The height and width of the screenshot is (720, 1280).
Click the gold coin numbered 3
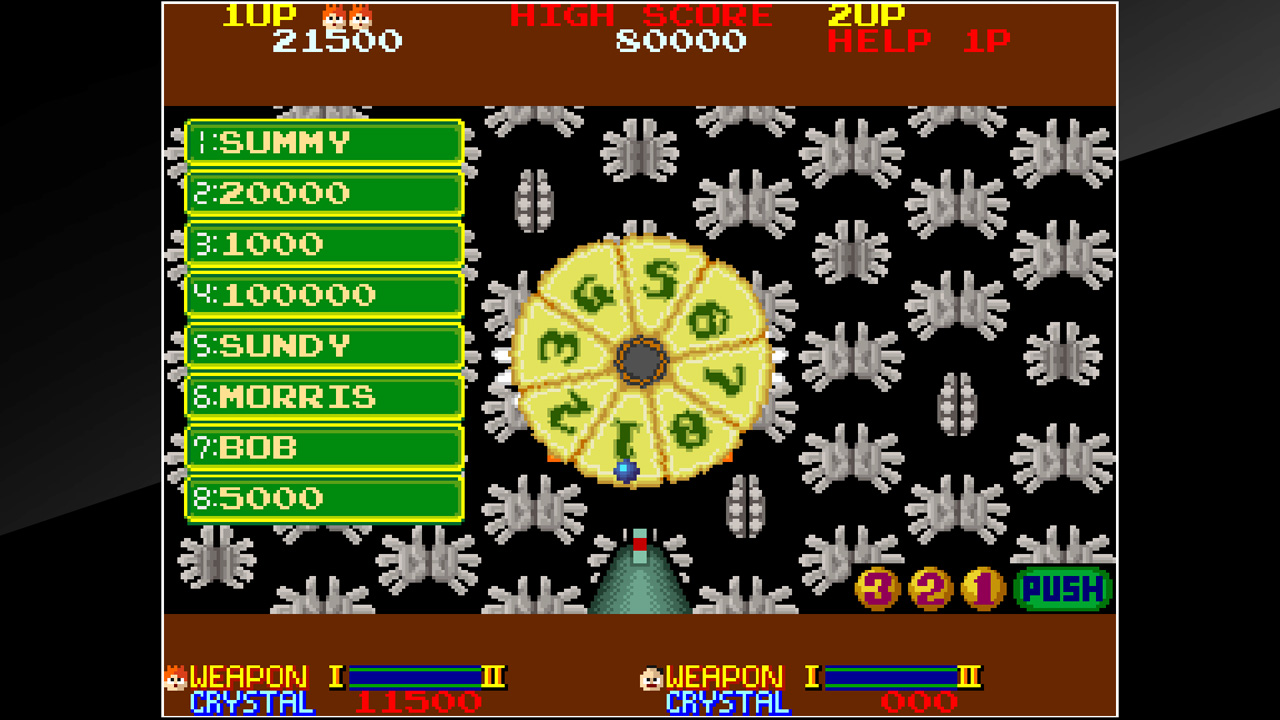[875, 588]
